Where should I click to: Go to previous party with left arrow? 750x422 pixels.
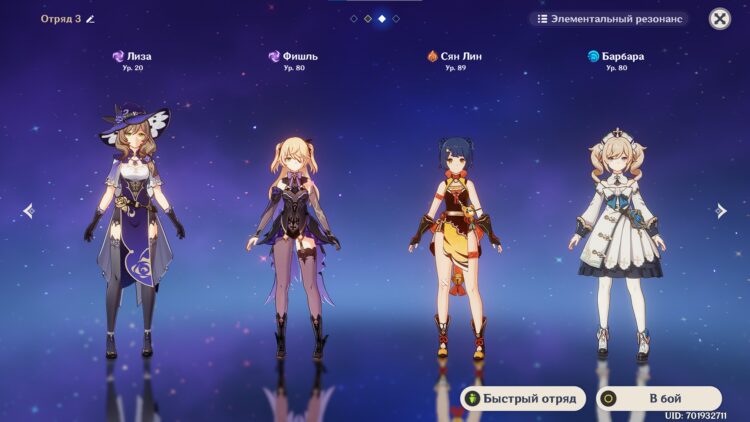coord(28,210)
